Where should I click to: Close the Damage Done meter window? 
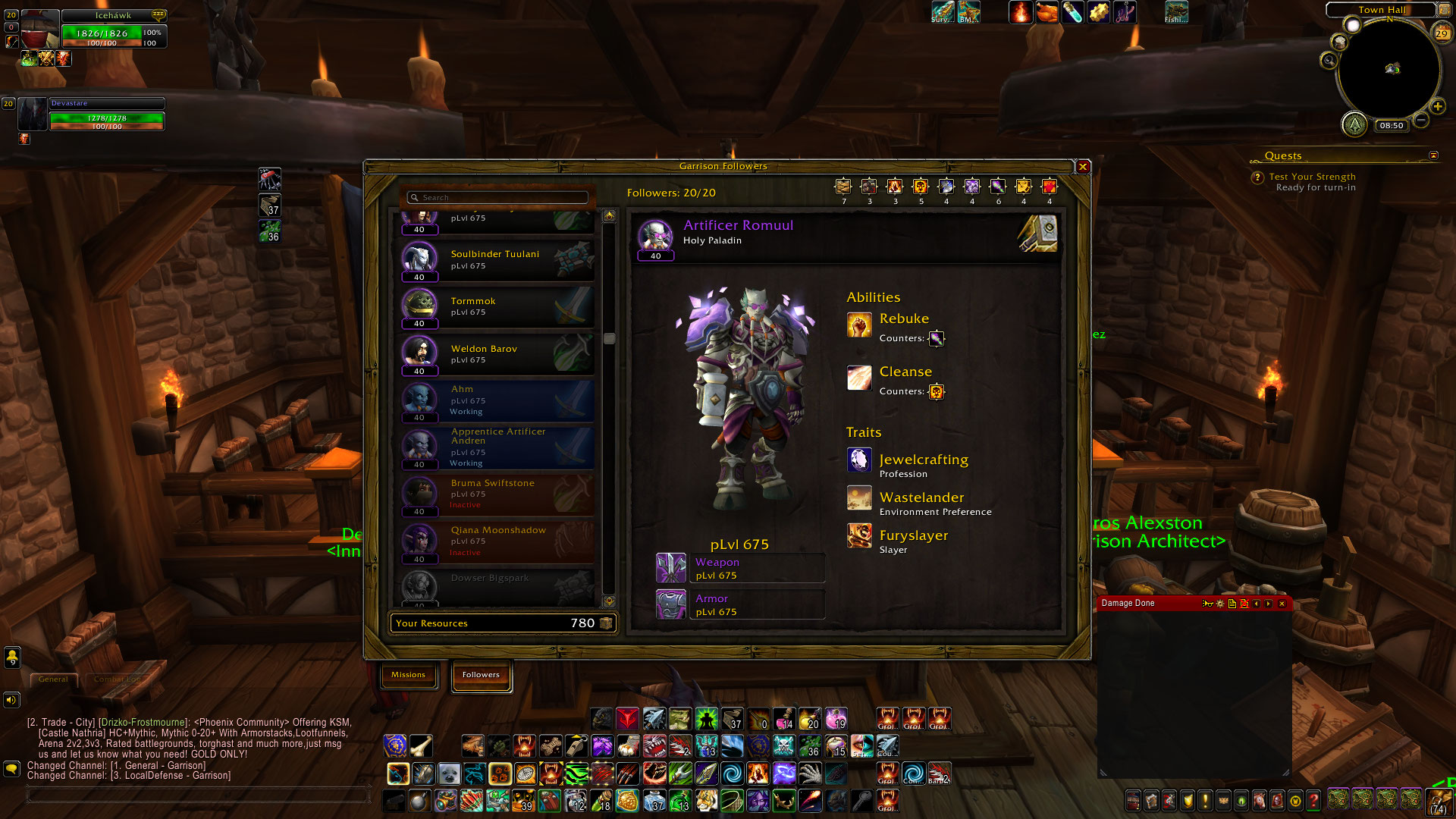pos(1282,604)
